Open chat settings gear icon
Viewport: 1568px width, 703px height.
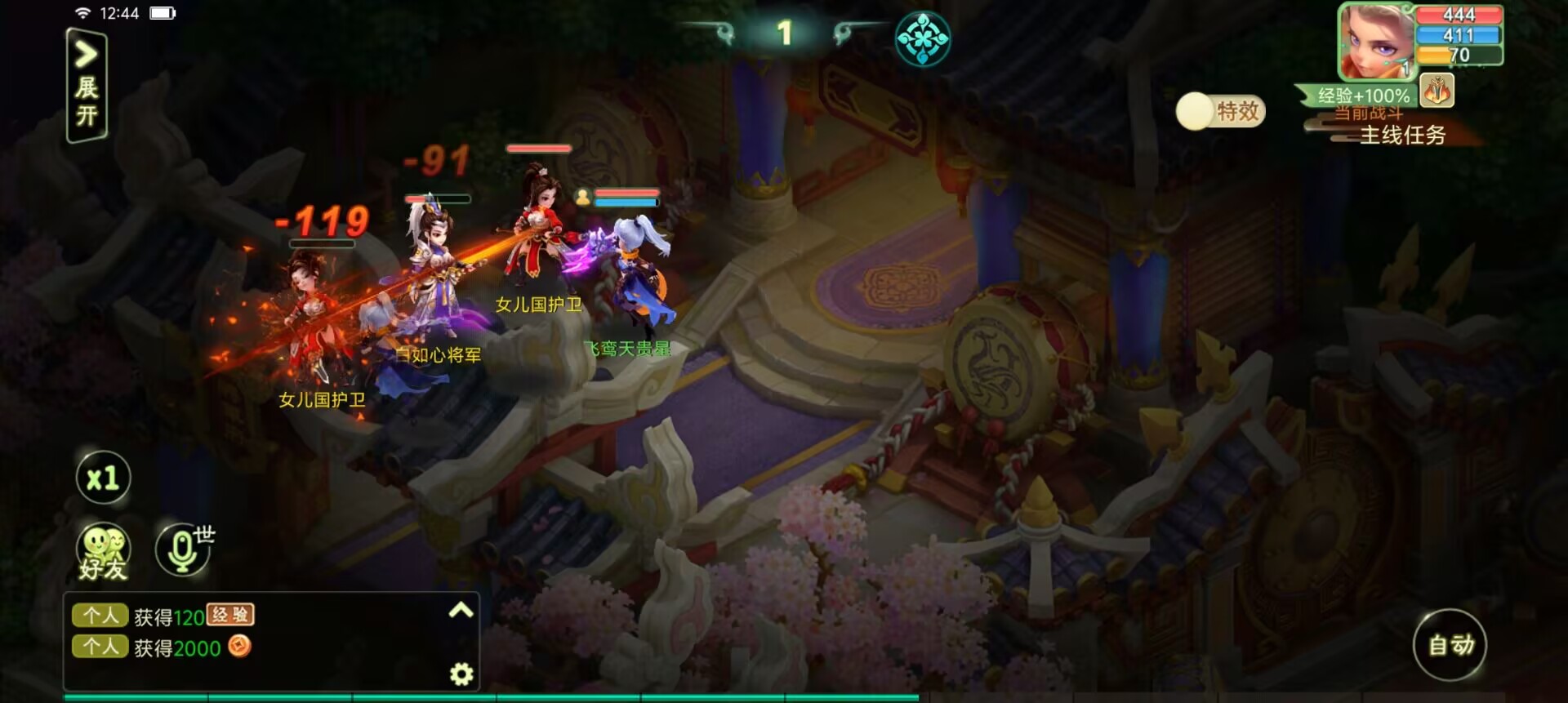tap(461, 674)
